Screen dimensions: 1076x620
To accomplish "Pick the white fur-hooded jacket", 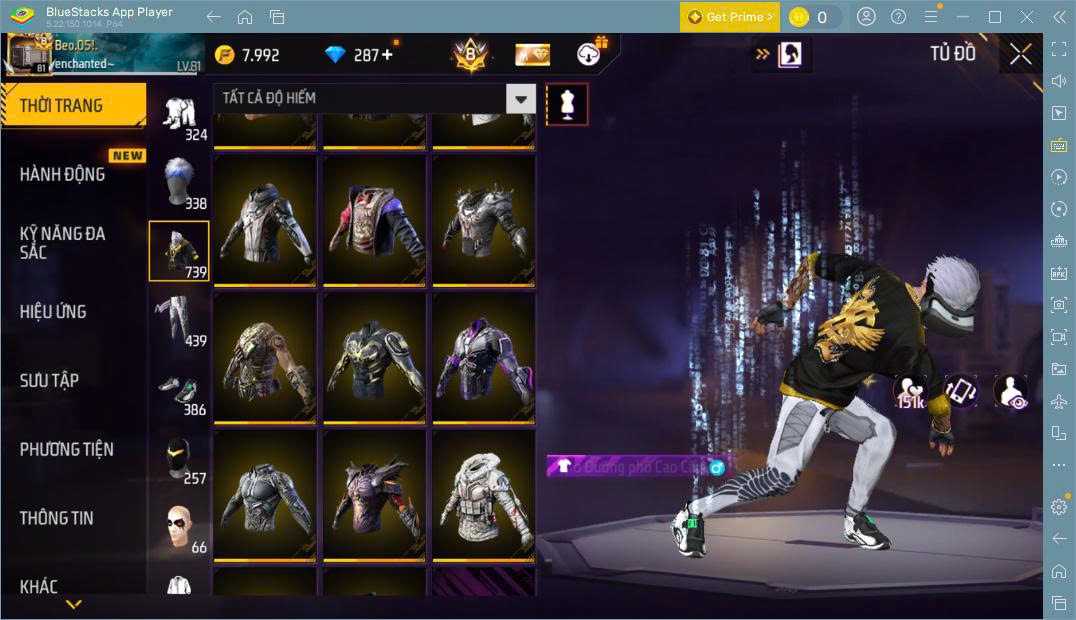I will (484, 494).
